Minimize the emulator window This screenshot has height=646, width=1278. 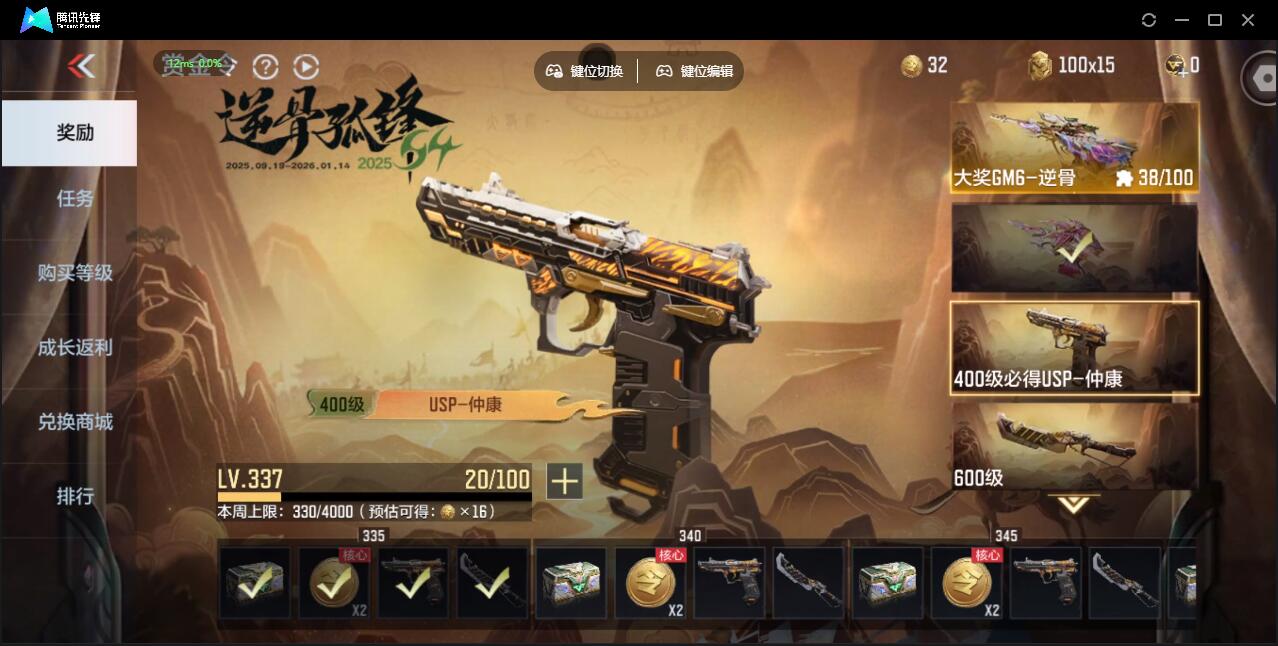[x=1182, y=20]
